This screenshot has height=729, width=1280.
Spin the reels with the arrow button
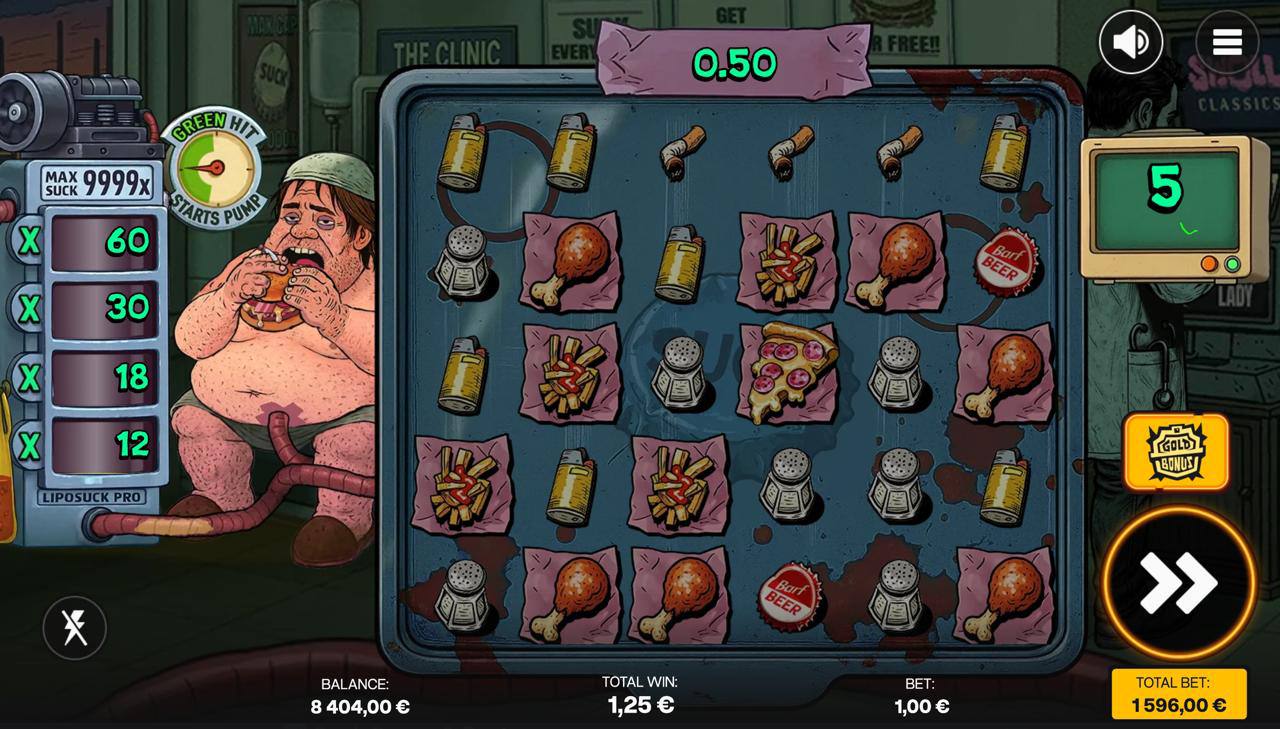coord(1178,583)
